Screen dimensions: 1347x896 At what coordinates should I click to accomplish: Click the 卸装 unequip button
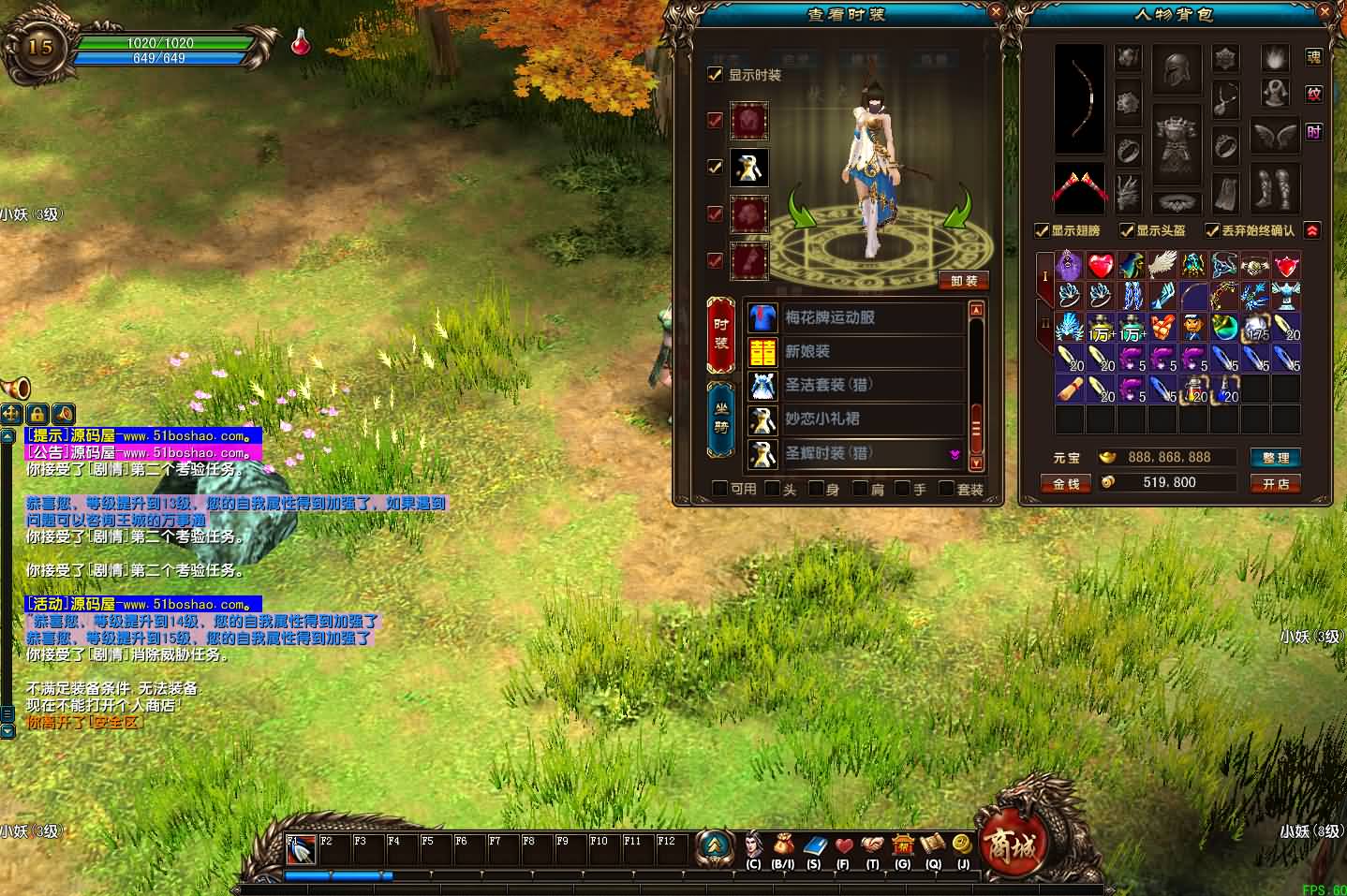pos(964,280)
